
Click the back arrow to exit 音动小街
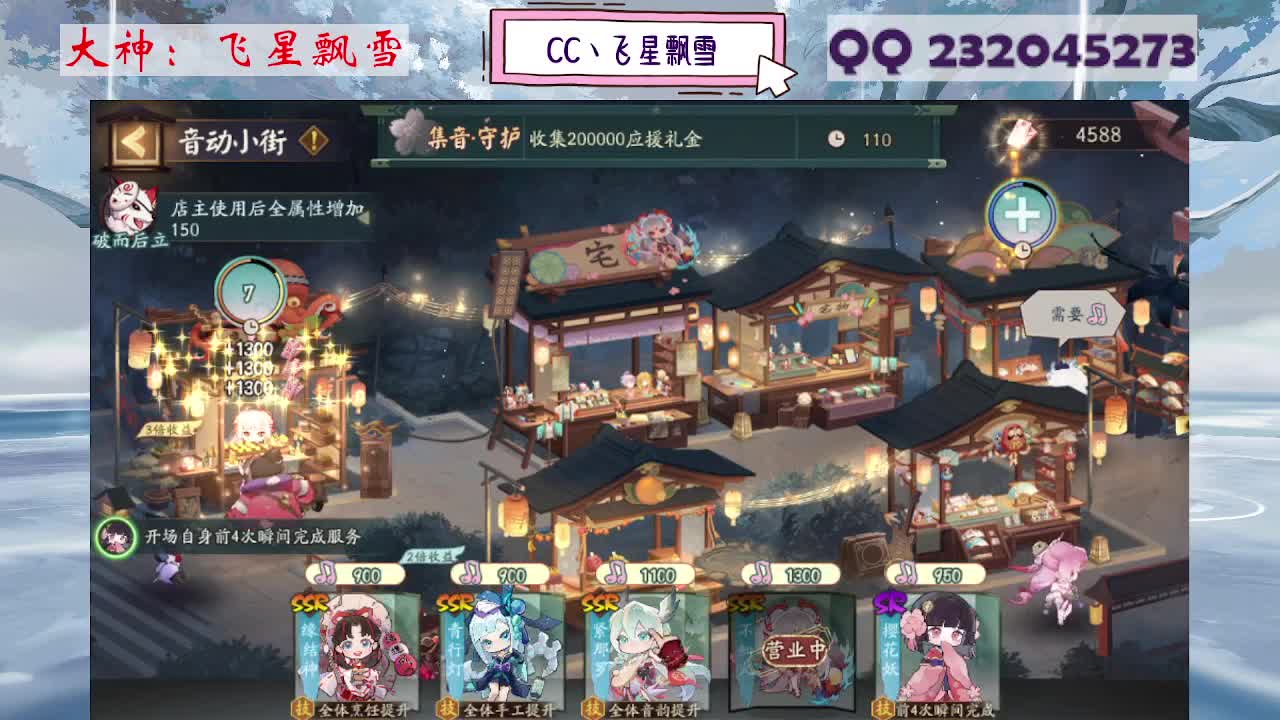[x=134, y=140]
